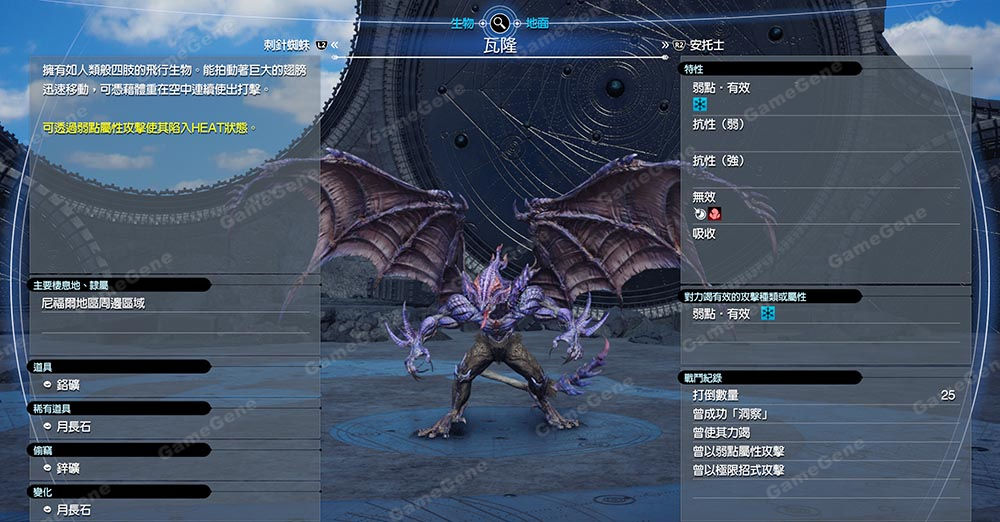Switch to the 地面 category tab

click(536, 22)
